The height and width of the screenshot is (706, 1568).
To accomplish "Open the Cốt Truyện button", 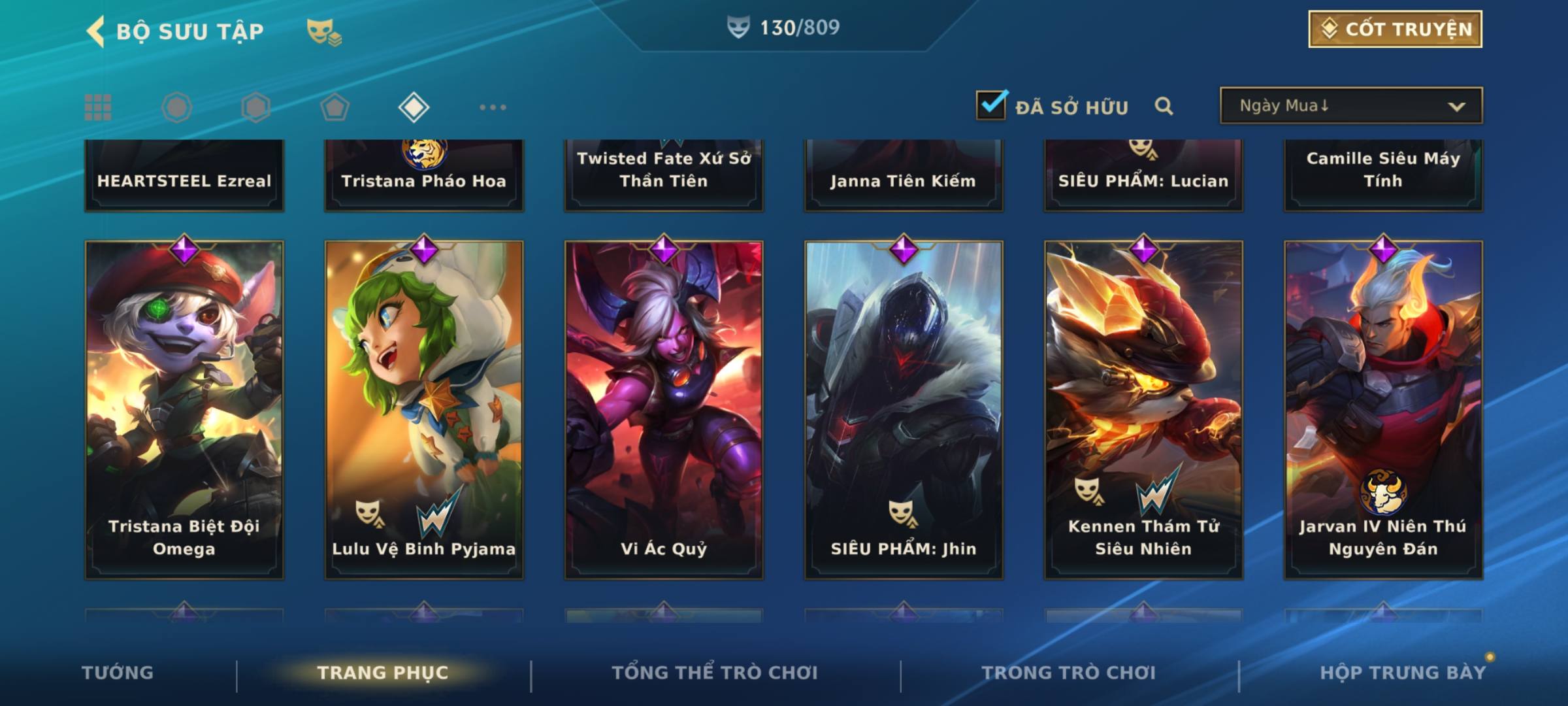I will 1394,29.
